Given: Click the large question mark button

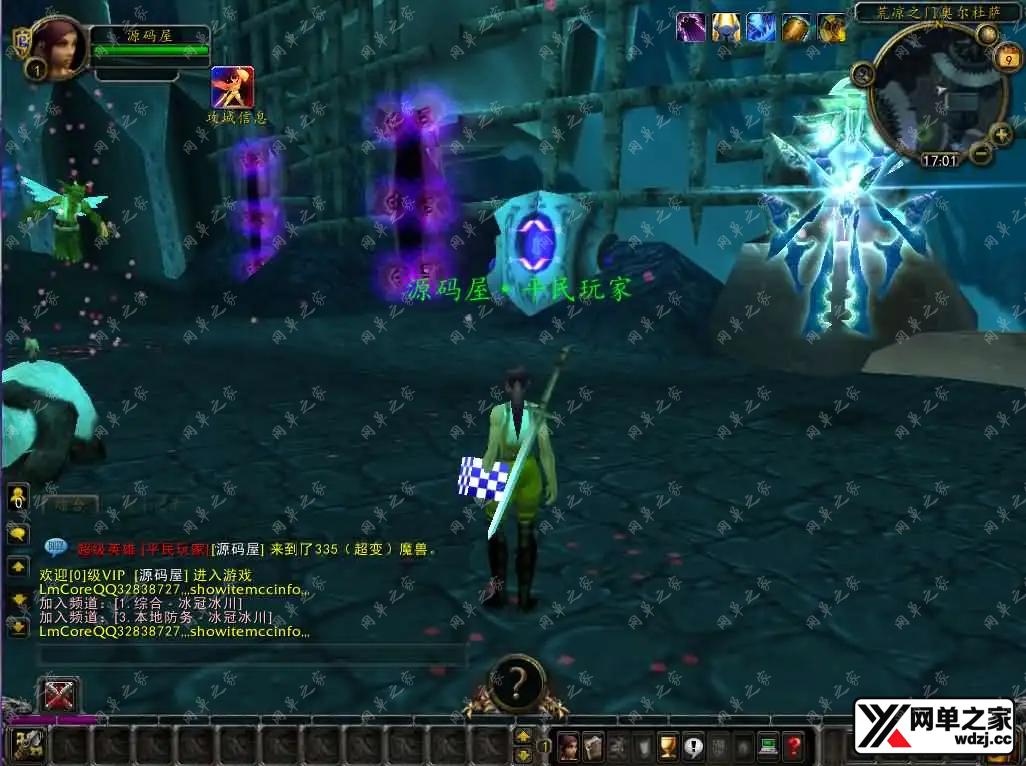Looking at the screenshot, I should pos(516,684).
